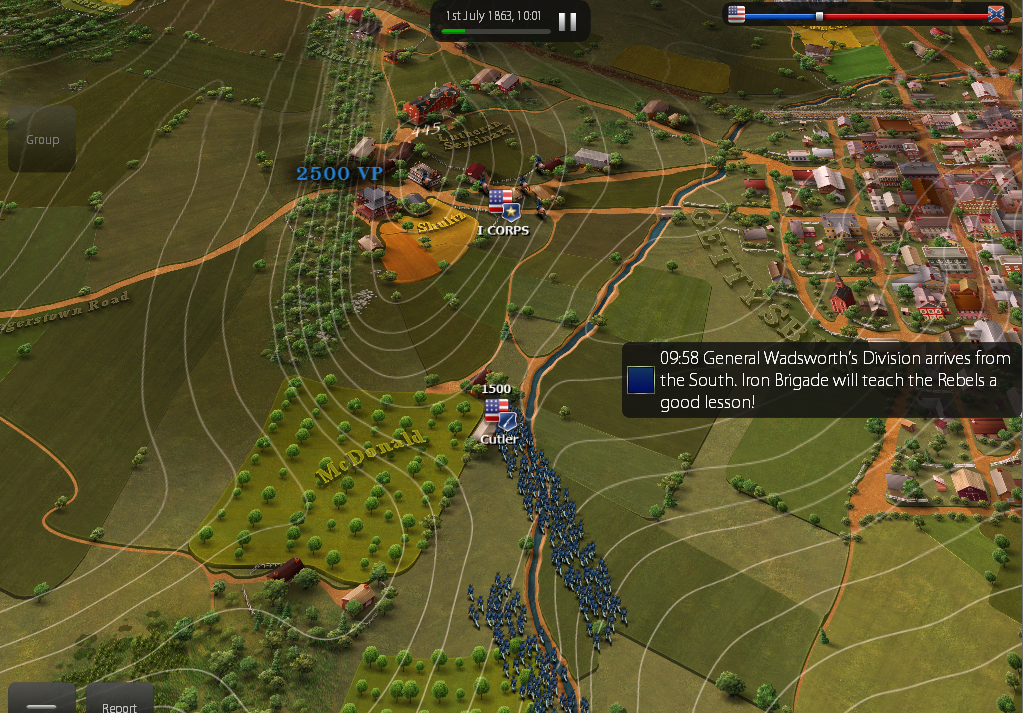Pause the battle with the pause button
Screen dimensions: 1023x713
tap(567, 22)
